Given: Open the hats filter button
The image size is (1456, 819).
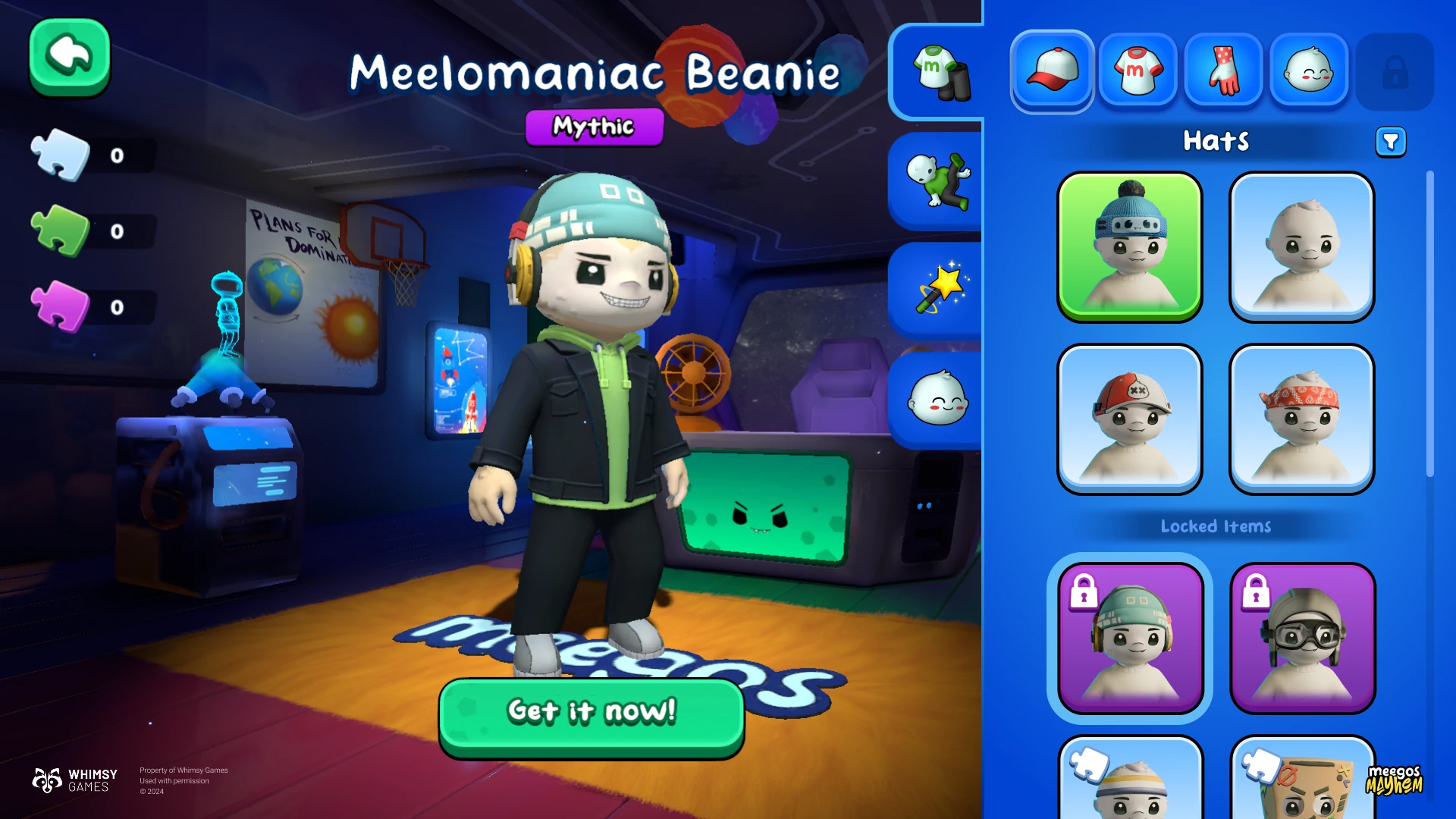Looking at the screenshot, I should coord(1391,142).
